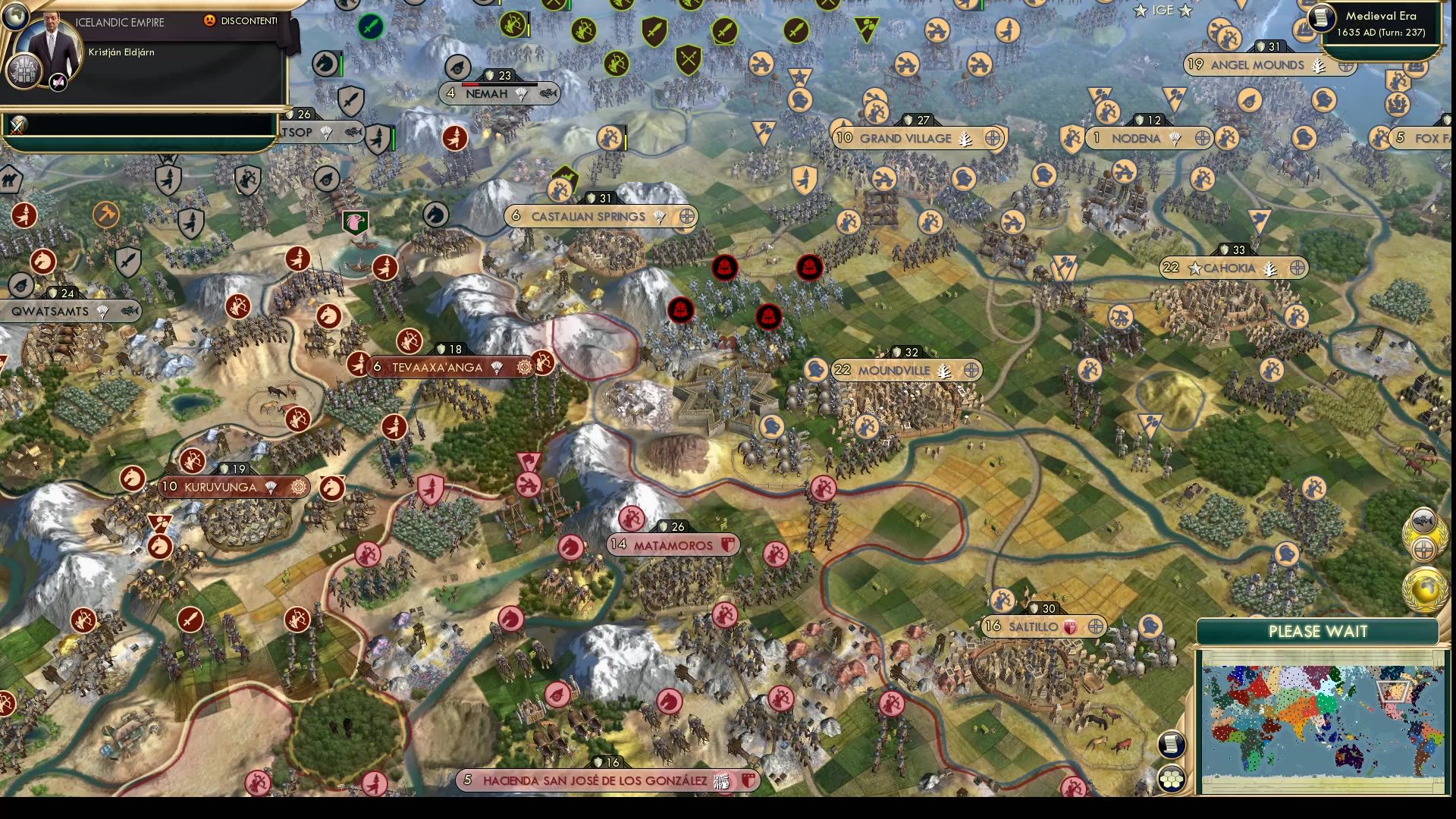Open the social policy notification medallion
Viewport: 1456px width, 819px height.
[1426, 548]
